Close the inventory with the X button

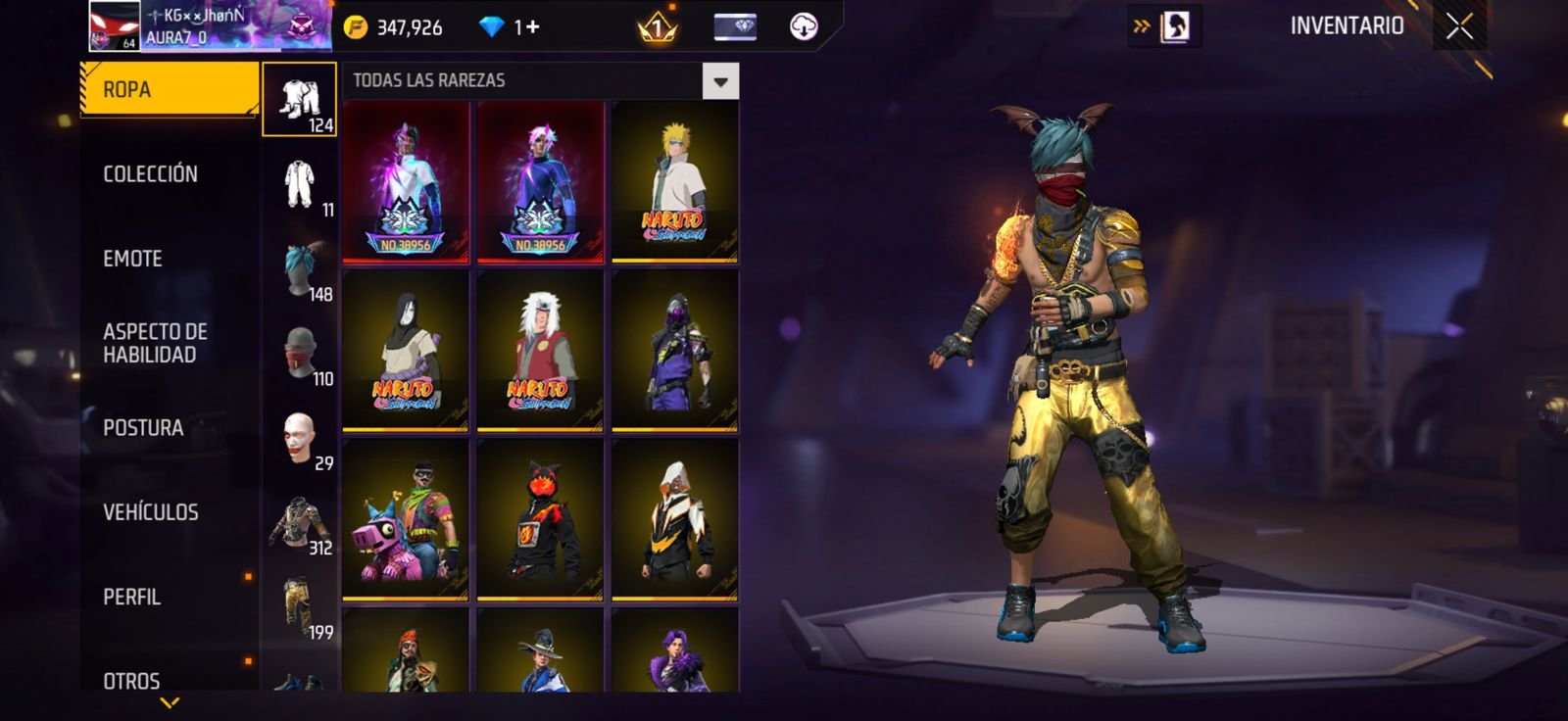(x=1459, y=26)
